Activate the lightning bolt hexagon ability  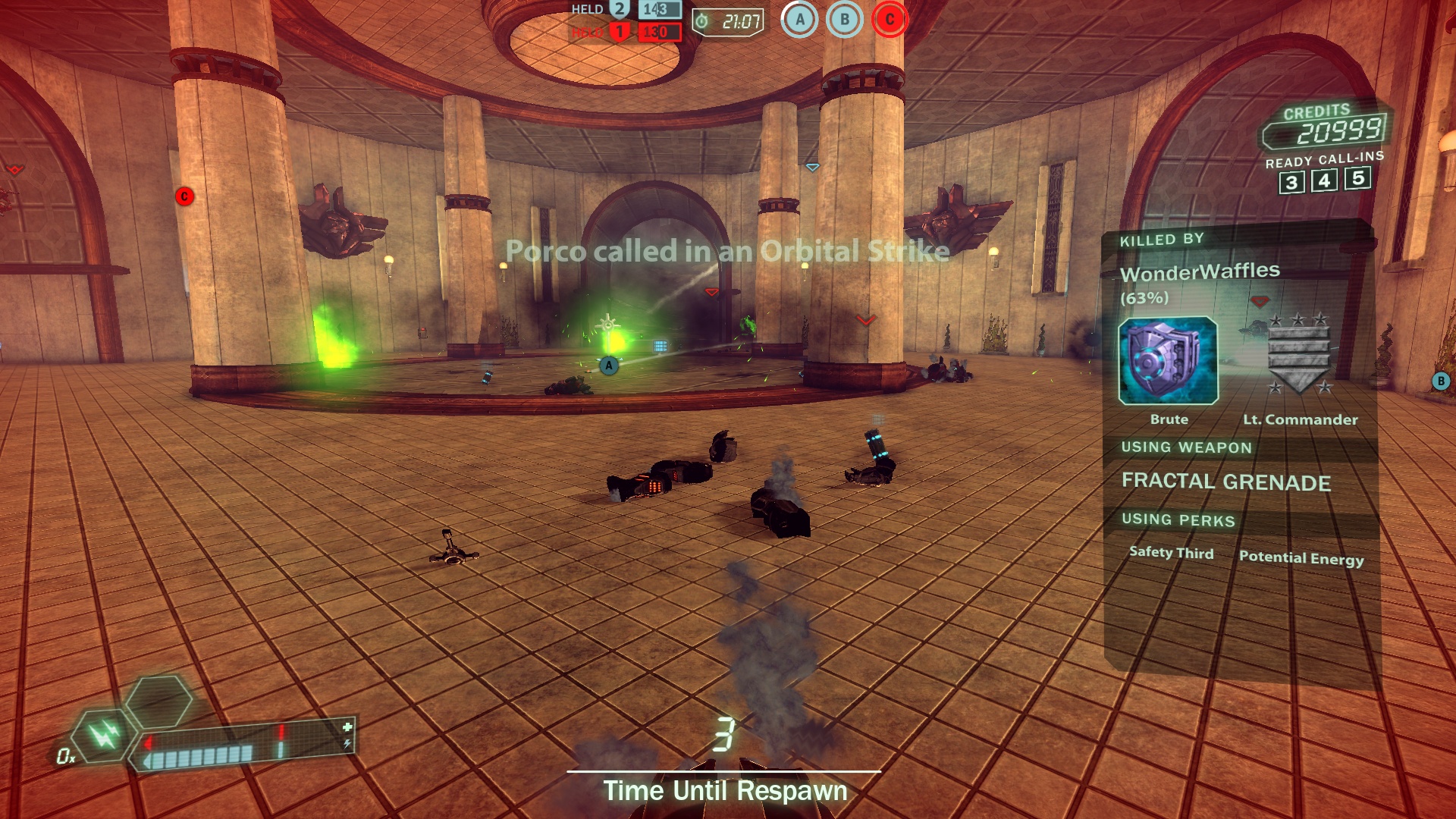(104, 734)
